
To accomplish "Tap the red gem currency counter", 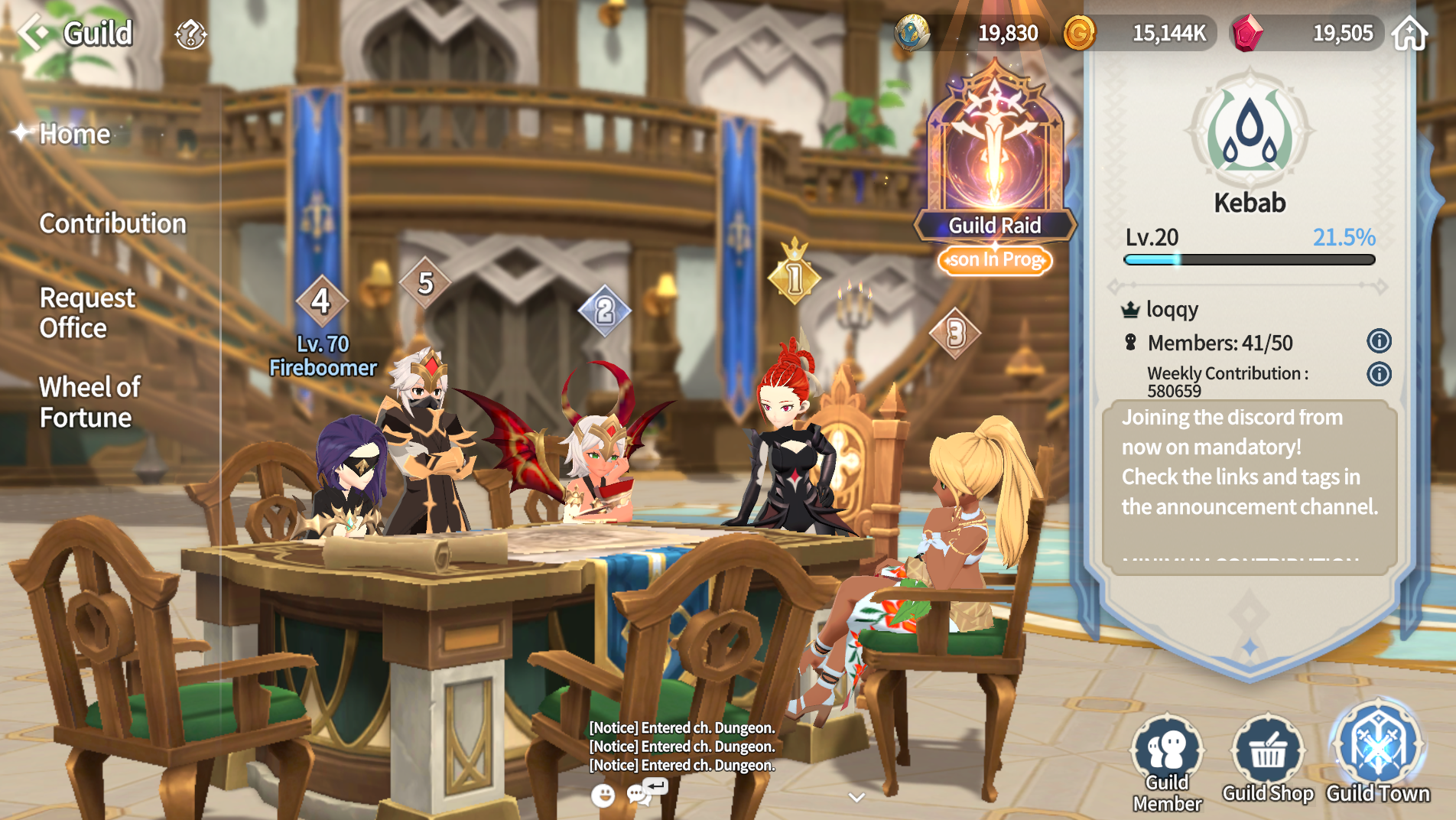I will 1309,34.
